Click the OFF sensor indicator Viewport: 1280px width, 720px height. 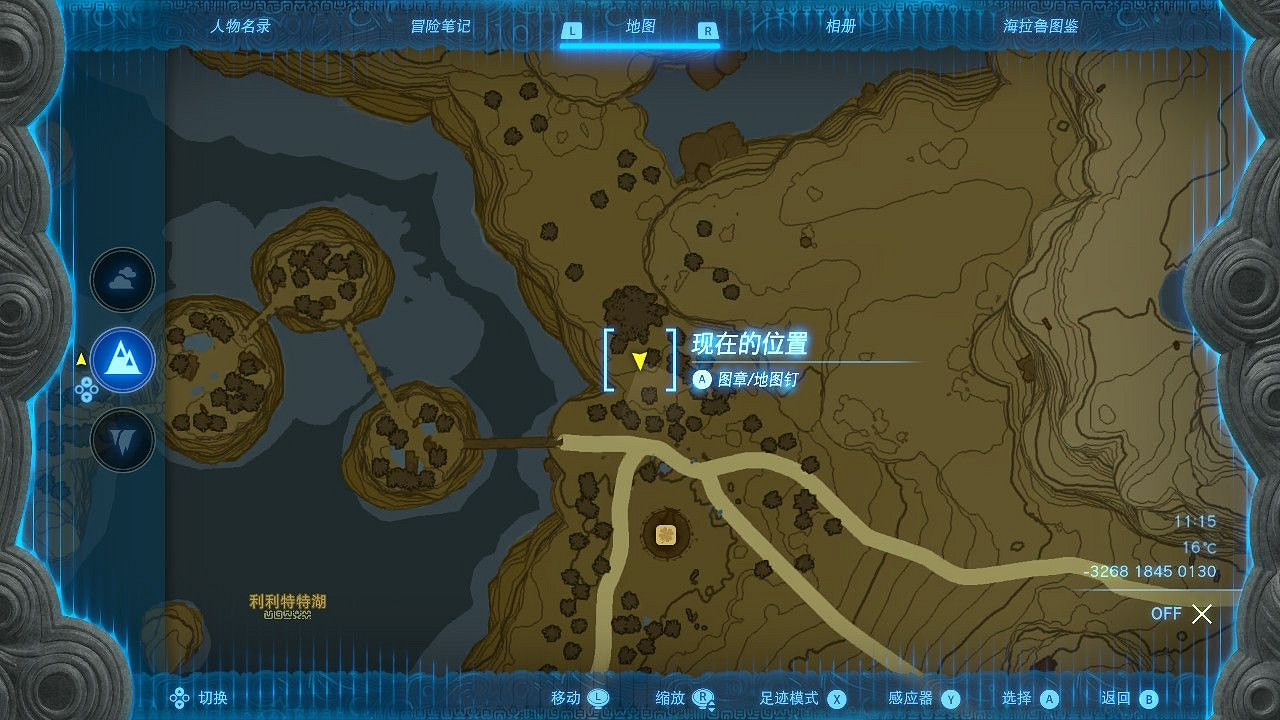tap(1166, 614)
